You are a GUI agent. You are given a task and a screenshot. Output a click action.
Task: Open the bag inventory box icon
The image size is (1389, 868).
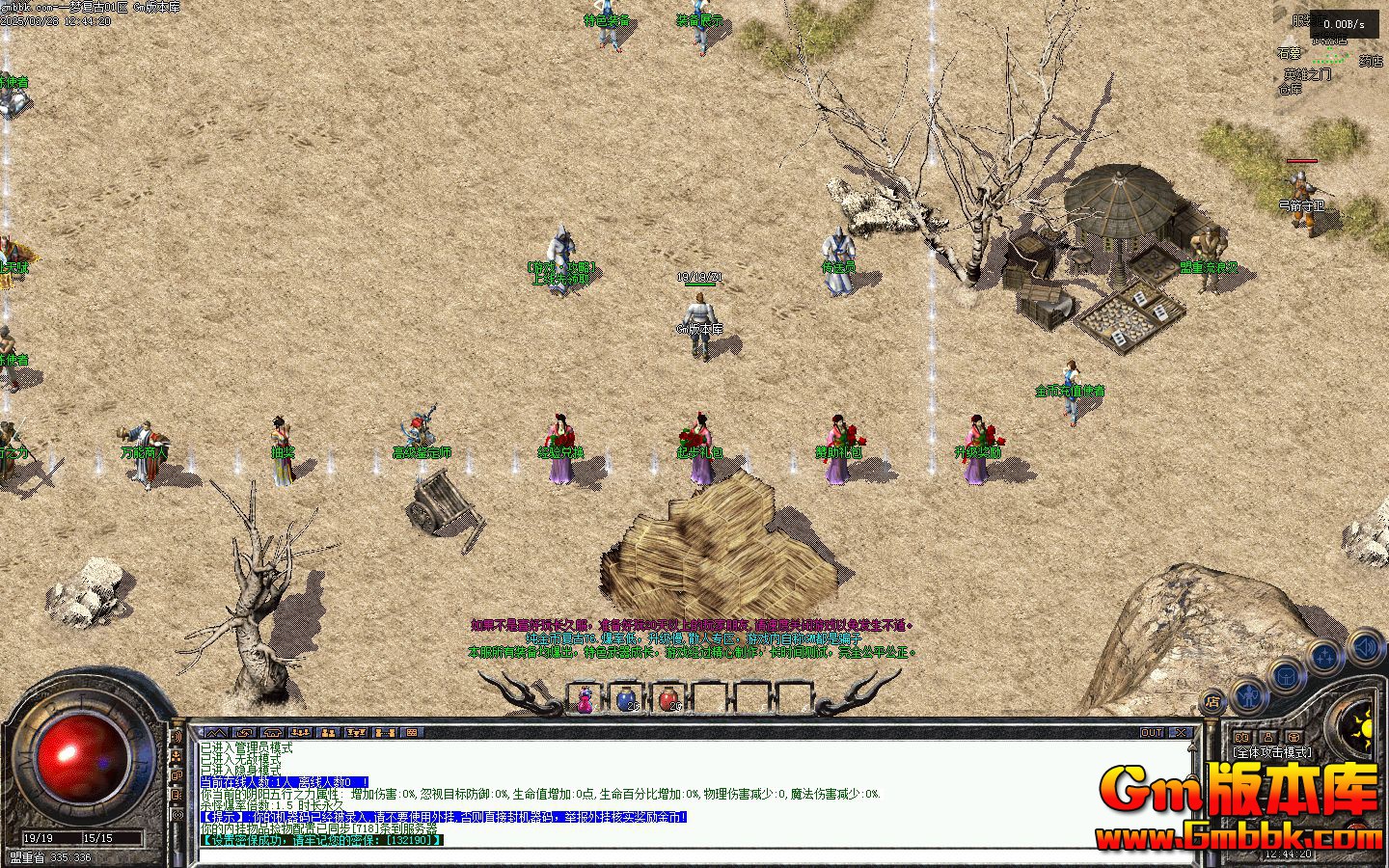tap(1288, 675)
